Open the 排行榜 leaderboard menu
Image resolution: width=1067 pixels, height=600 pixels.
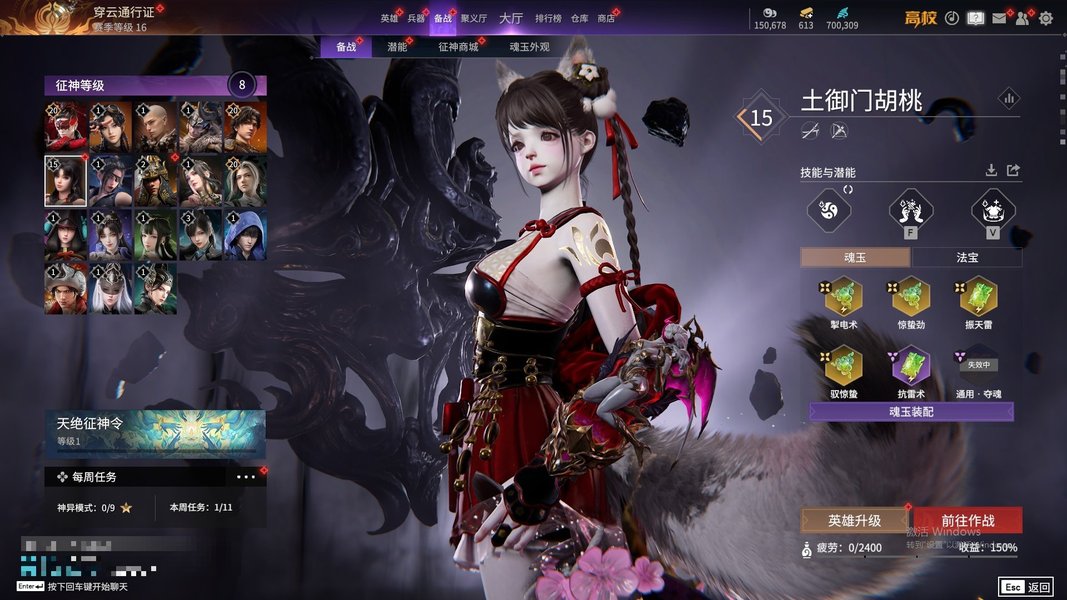(x=548, y=18)
